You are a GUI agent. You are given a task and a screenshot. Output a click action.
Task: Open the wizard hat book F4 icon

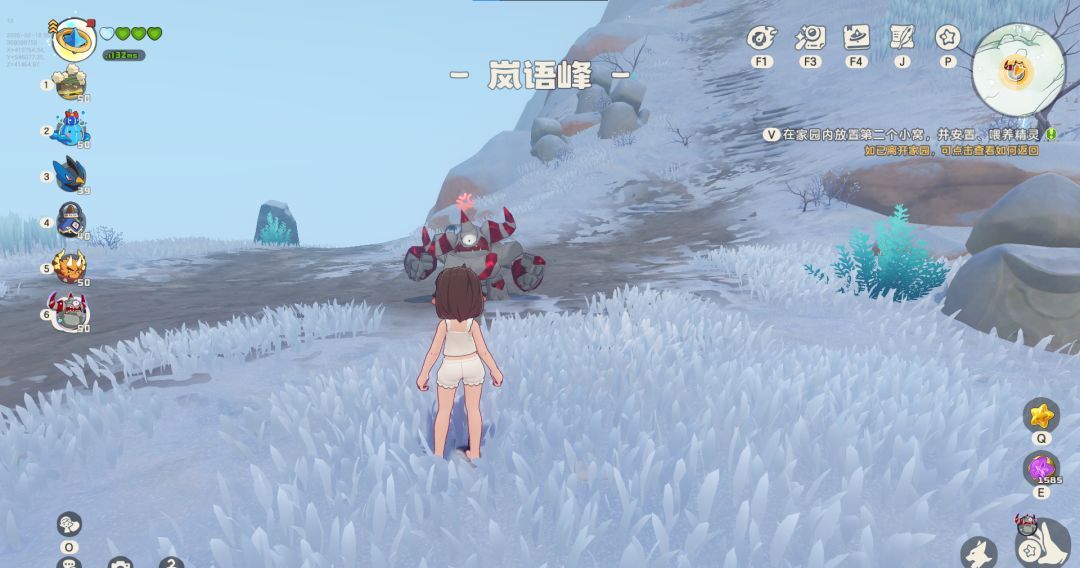(856, 39)
